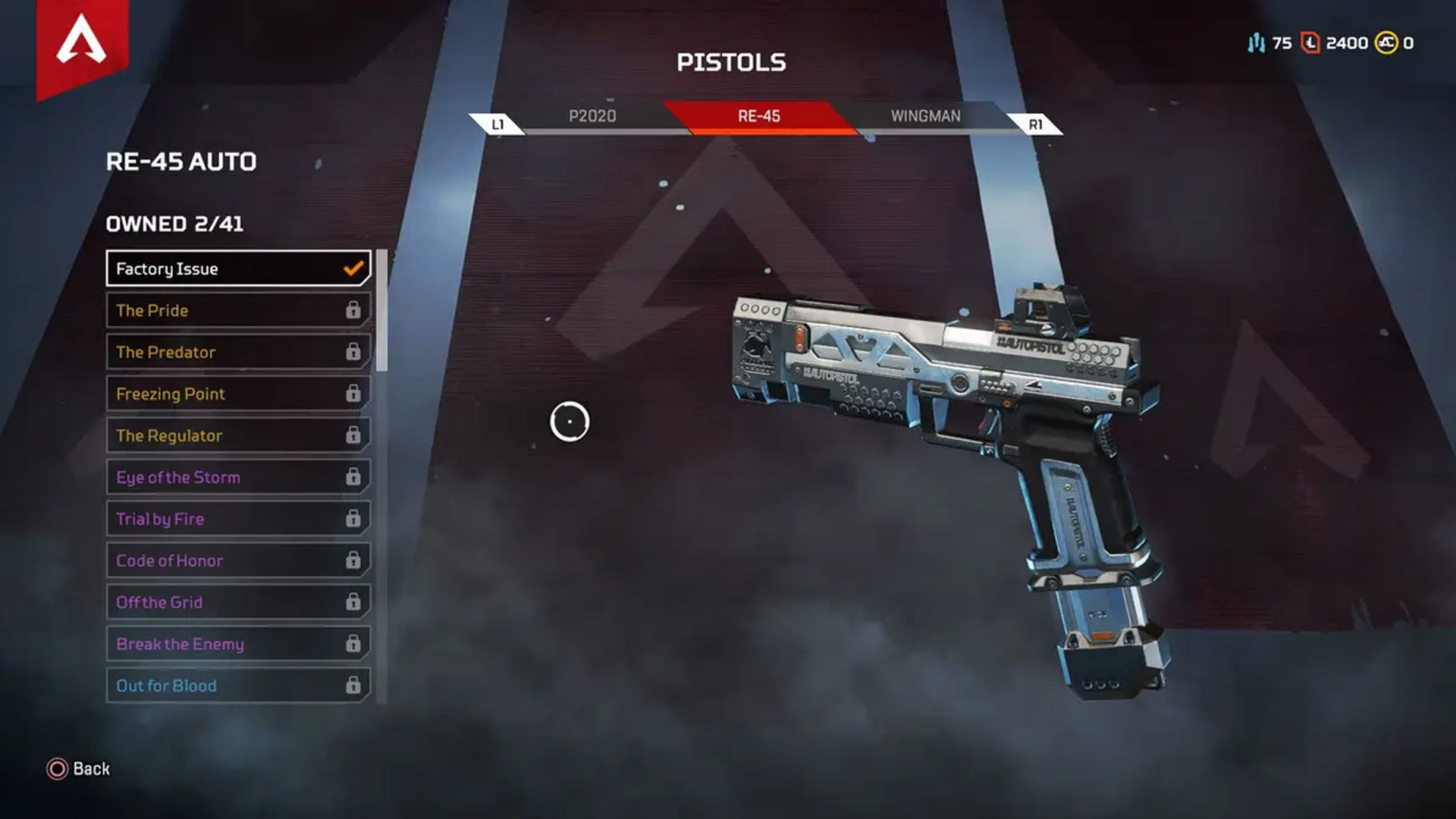Pick the Break the Enemy skin
This screenshot has height=819, width=1456.
pos(238,644)
